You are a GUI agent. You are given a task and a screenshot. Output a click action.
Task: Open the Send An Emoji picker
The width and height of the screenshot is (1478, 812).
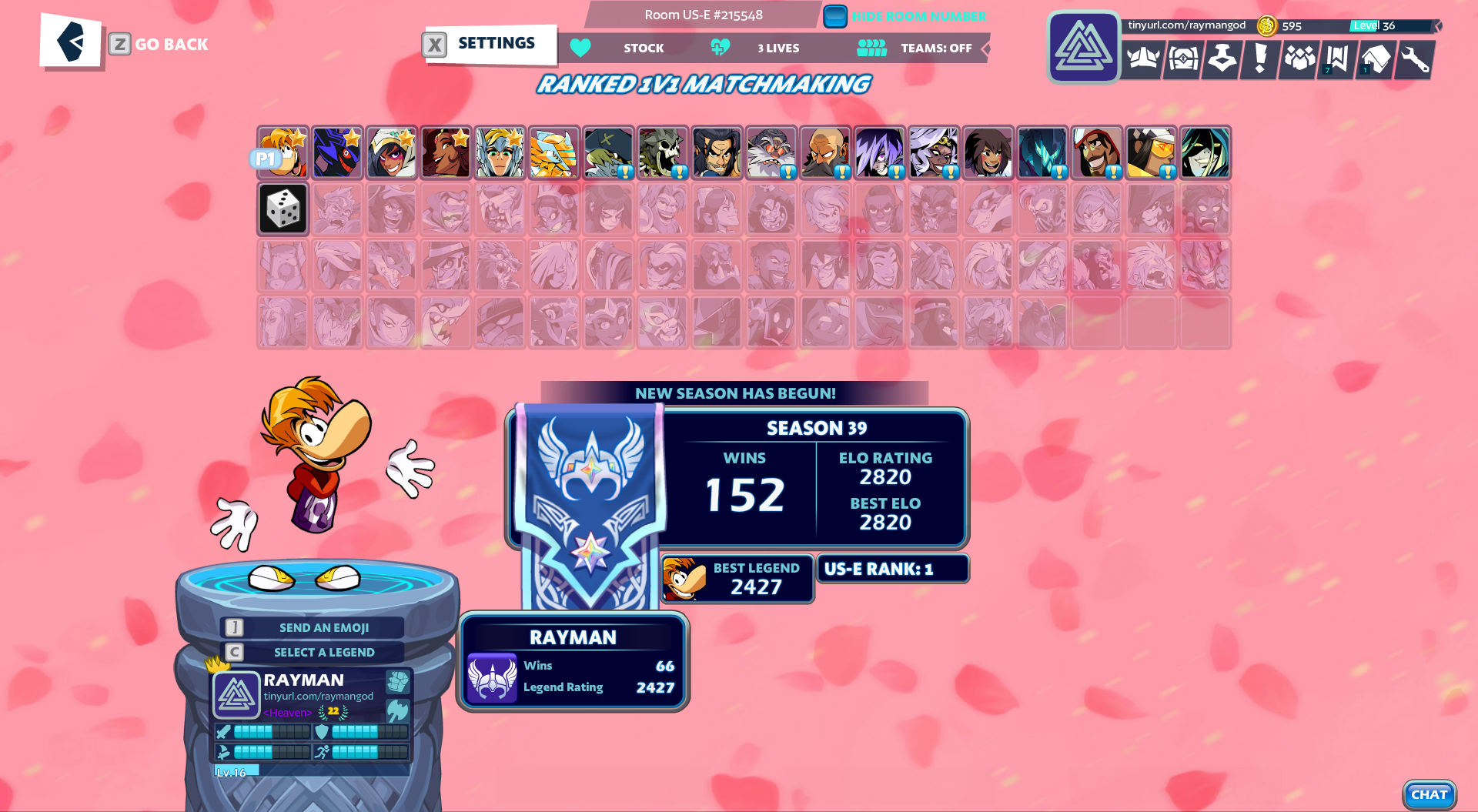pos(322,627)
